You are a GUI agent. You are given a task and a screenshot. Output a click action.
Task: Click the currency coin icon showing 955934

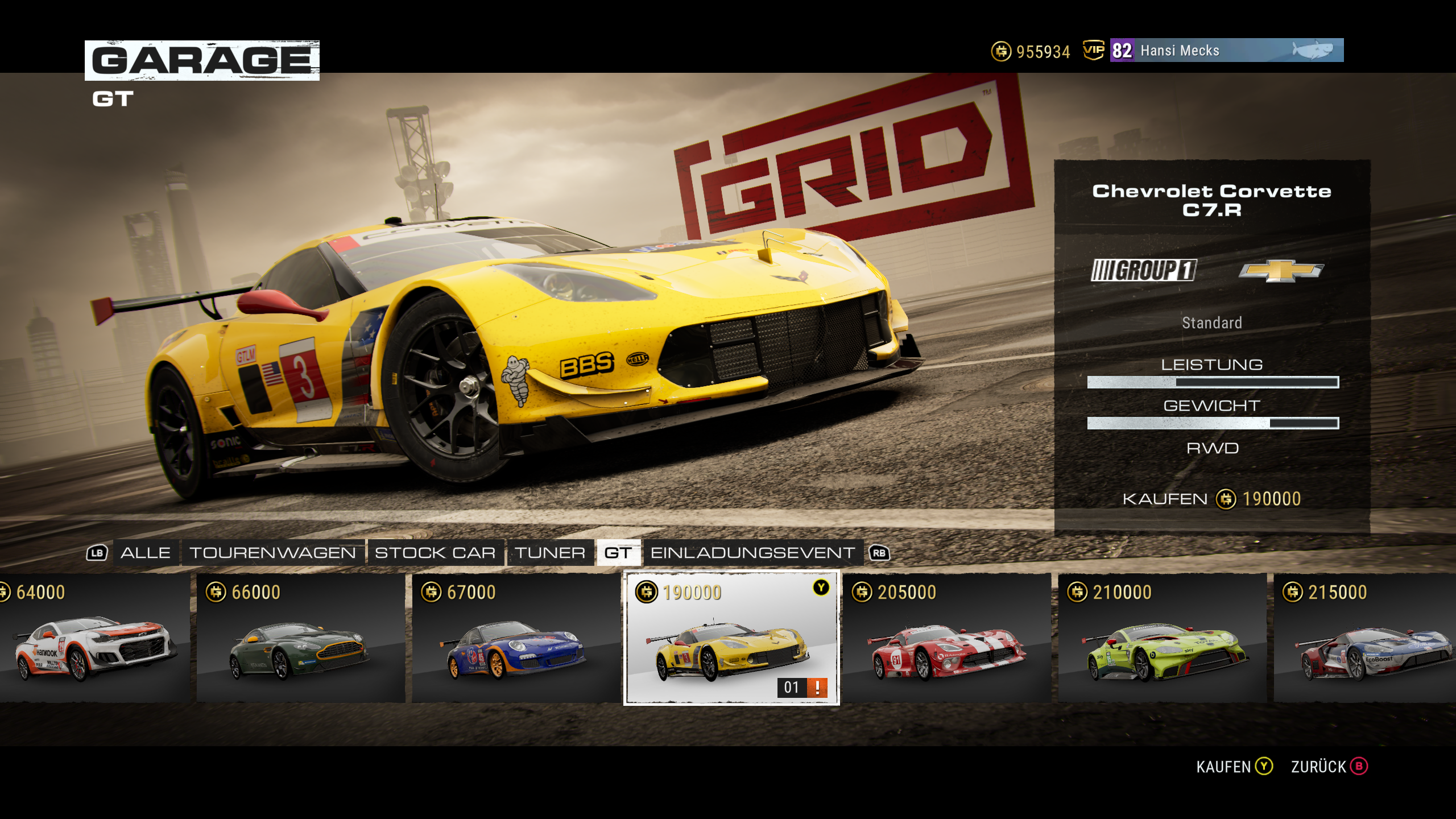click(x=1000, y=52)
